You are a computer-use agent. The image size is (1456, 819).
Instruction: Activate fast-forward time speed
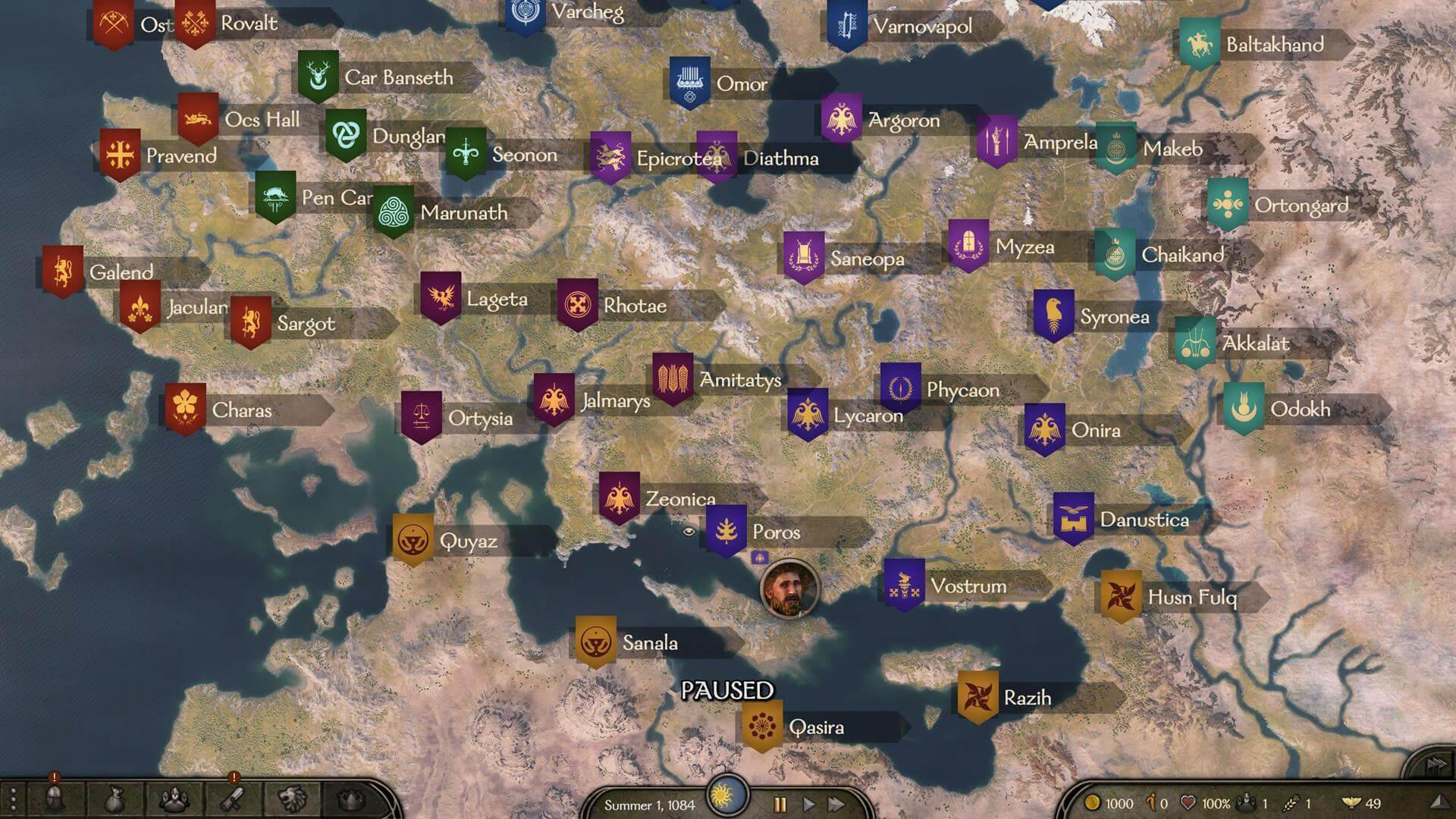click(x=836, y=803)
